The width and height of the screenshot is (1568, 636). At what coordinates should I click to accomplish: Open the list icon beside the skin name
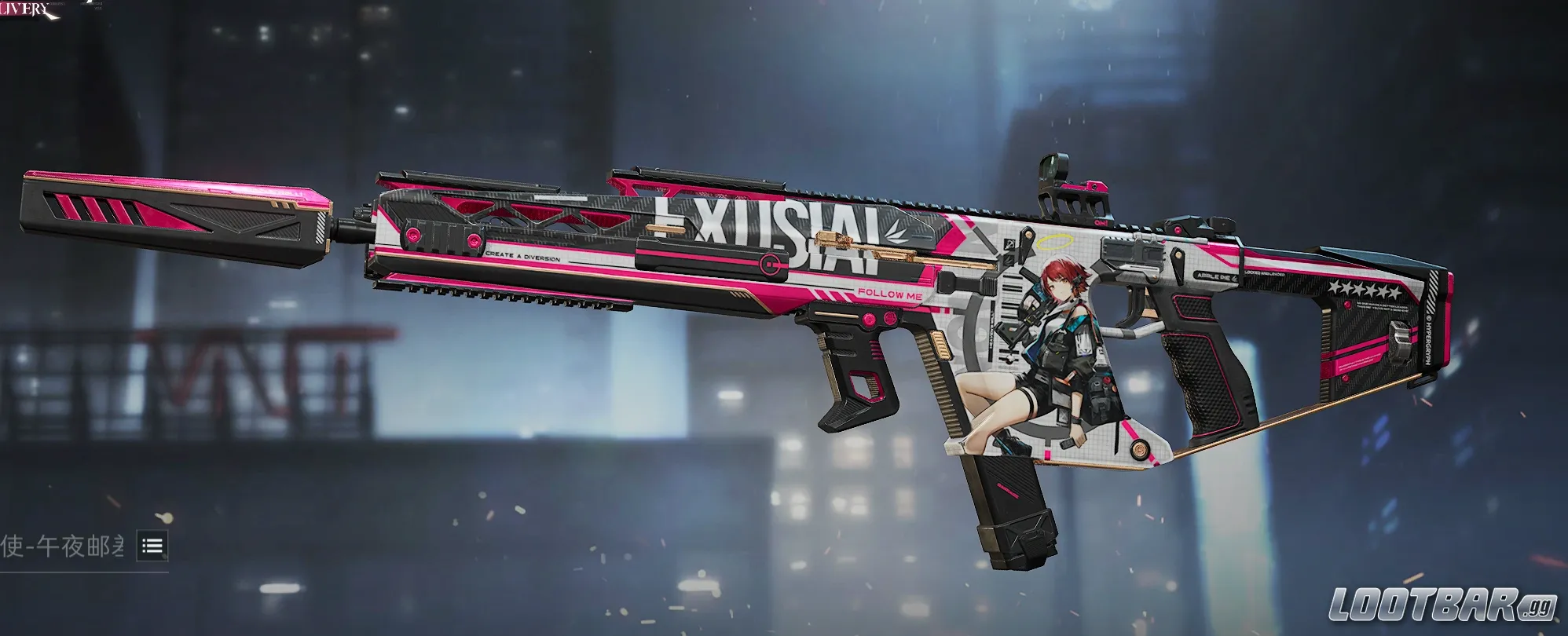tap(152, 546)
